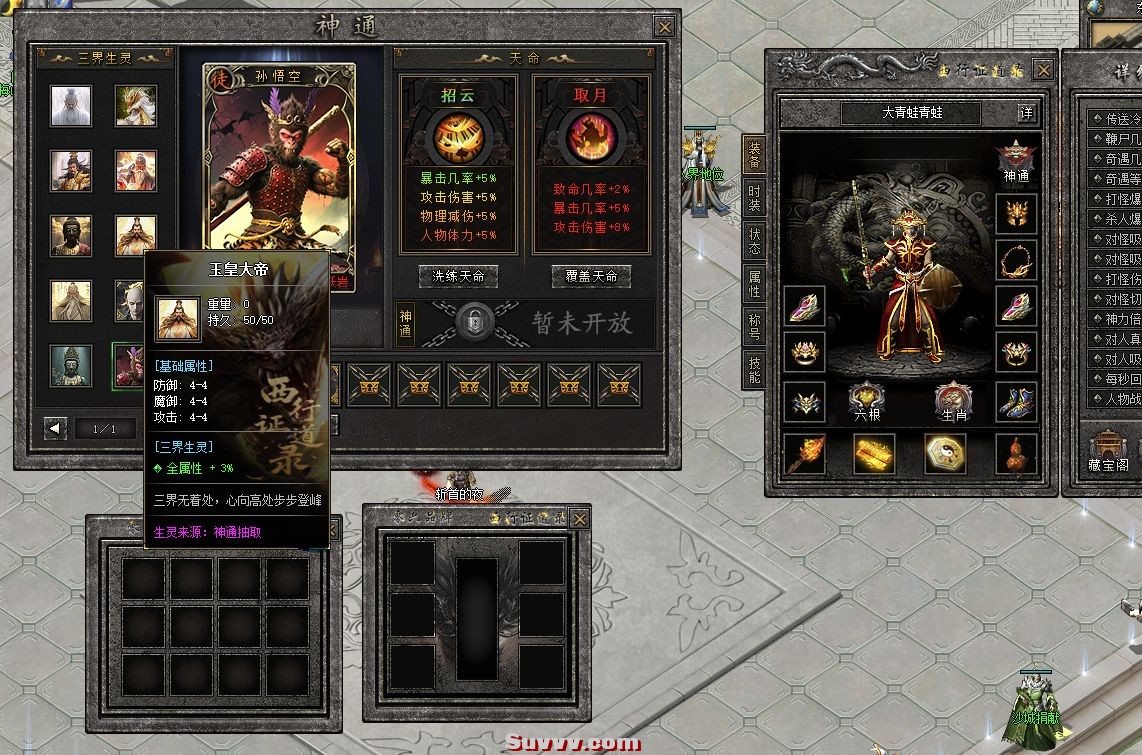Open the 六根 emblem
This screenshot has width=1142, height=755.
(864, 402)
